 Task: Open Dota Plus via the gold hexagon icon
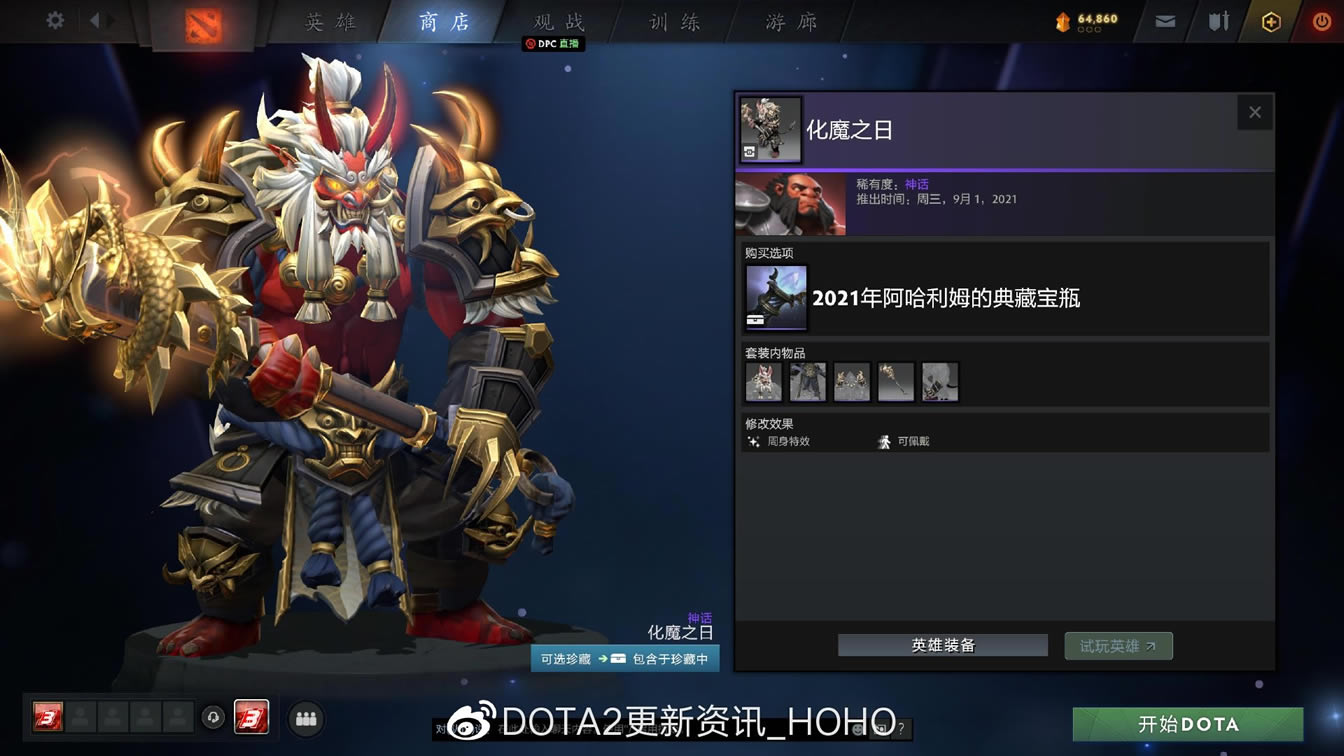1270,20
